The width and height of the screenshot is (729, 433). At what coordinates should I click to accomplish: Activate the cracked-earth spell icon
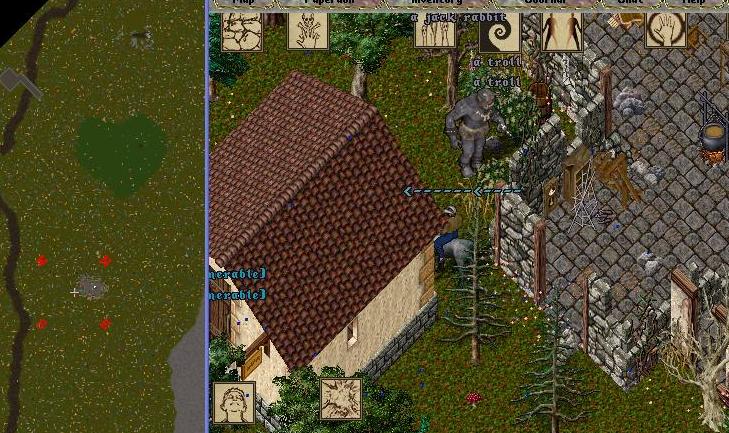point(242,31)
